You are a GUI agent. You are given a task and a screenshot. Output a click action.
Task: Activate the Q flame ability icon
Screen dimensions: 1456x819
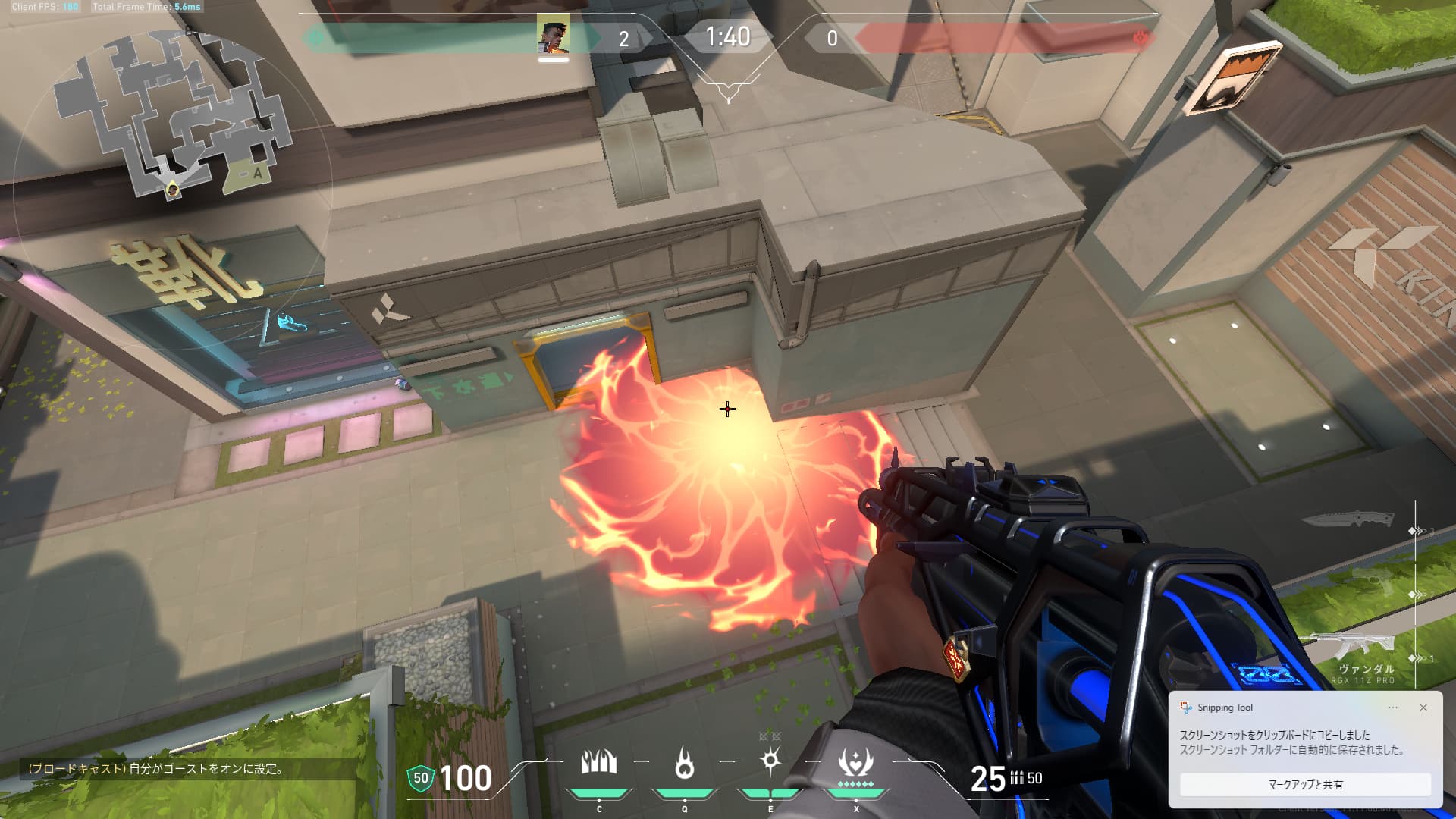coord(684,763)
